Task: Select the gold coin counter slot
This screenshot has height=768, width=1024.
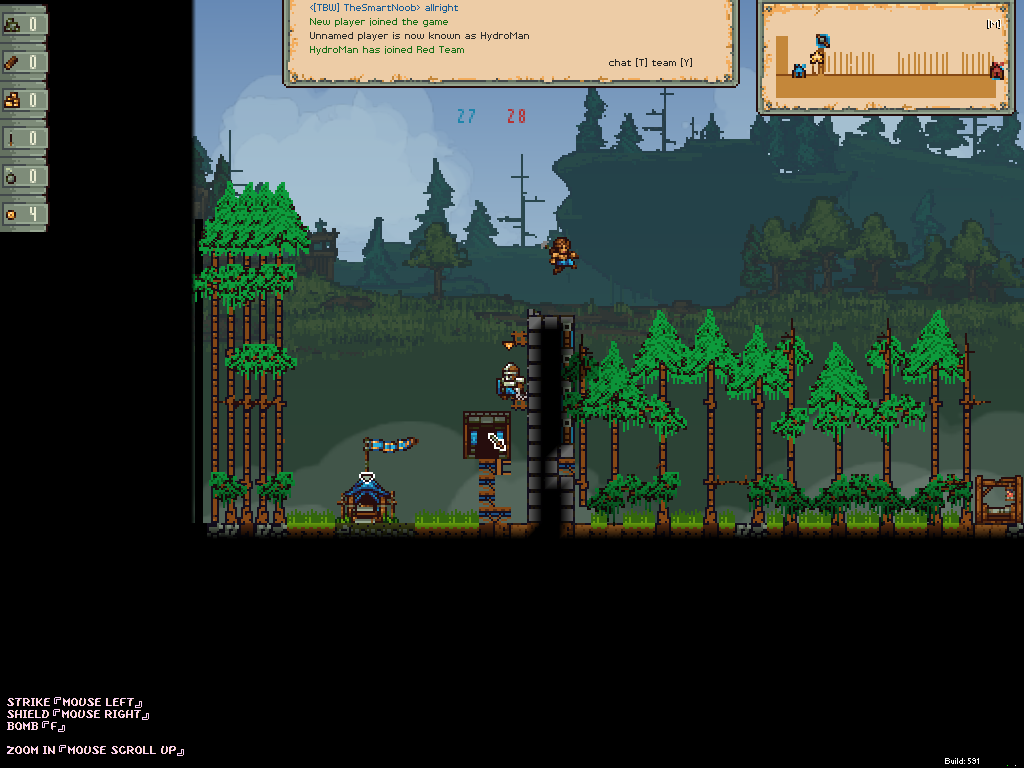Action: (24, 214)
